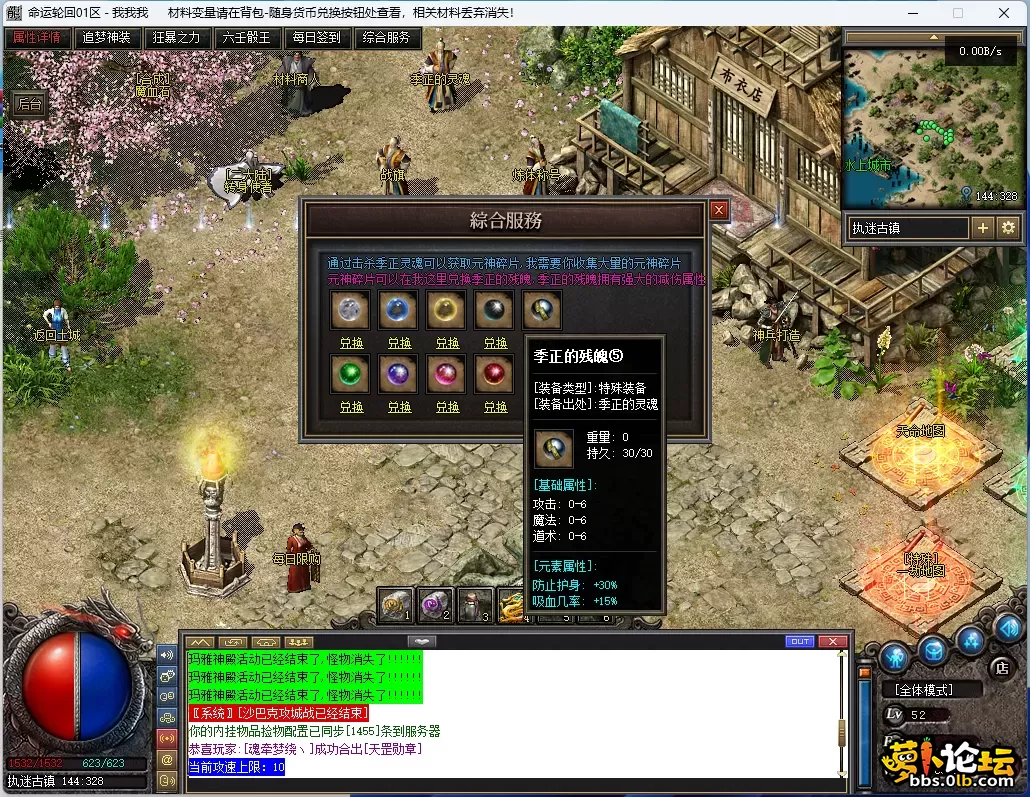Open the 属性详情 menu button

(37, 38)
